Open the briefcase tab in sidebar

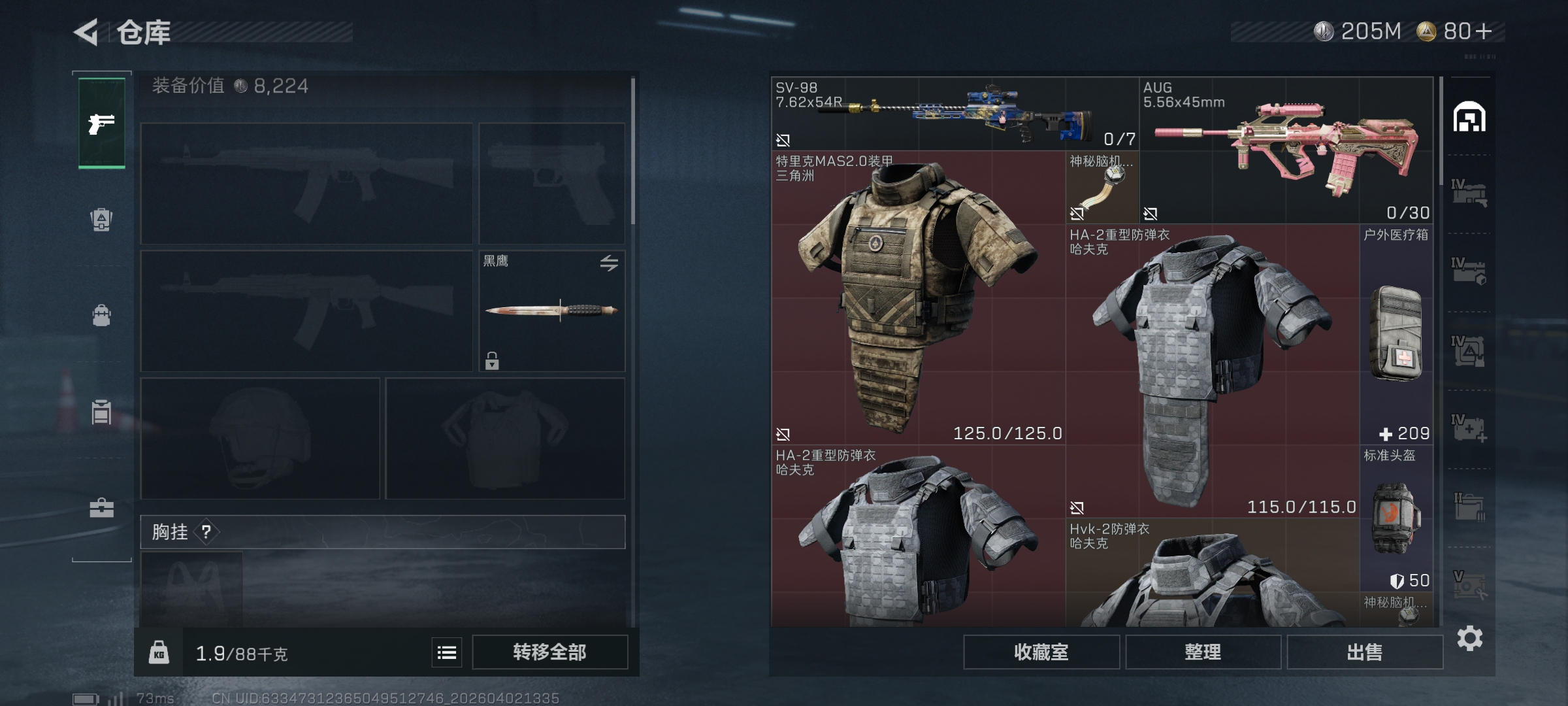point(102,508)
